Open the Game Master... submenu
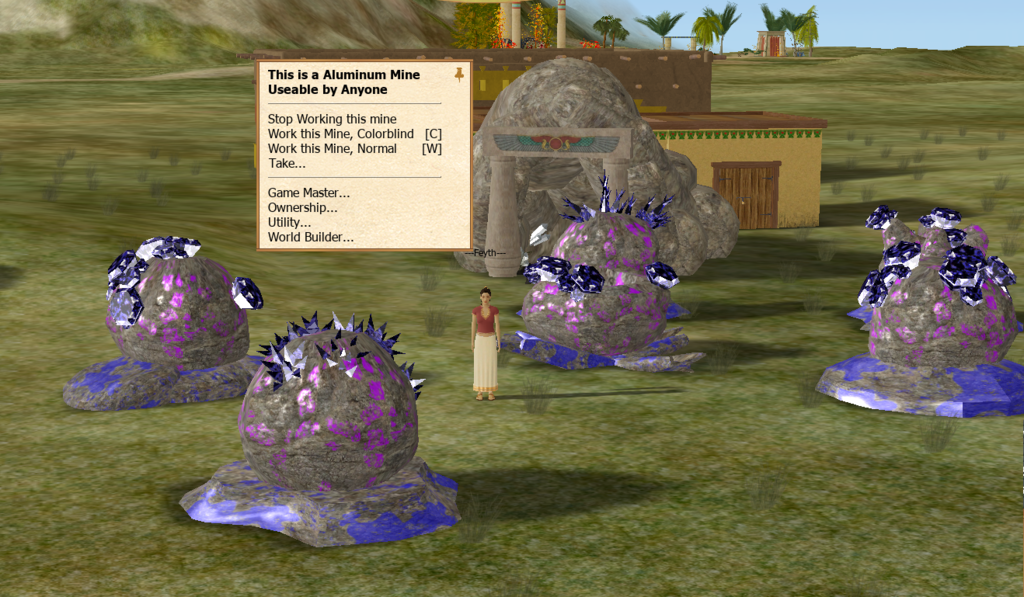Screen dimensions: 1024x597 coord(309,193)
